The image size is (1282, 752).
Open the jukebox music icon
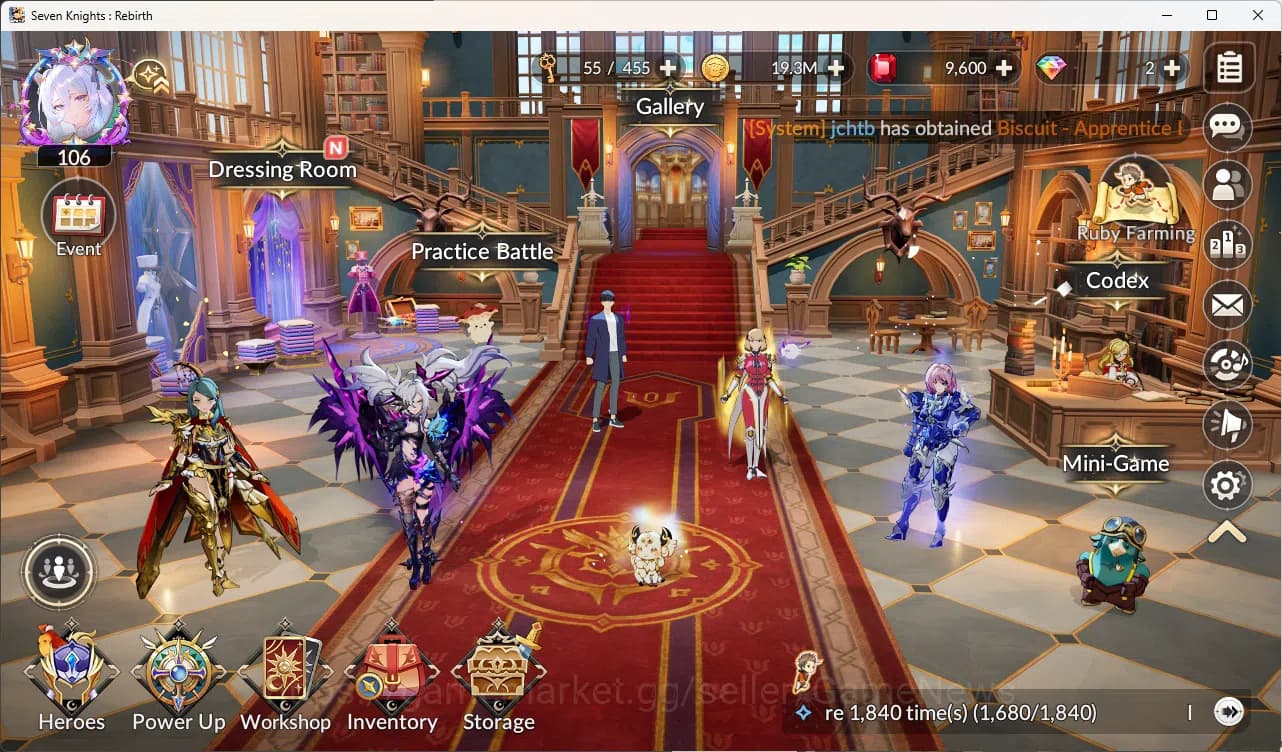[1228, 365]
